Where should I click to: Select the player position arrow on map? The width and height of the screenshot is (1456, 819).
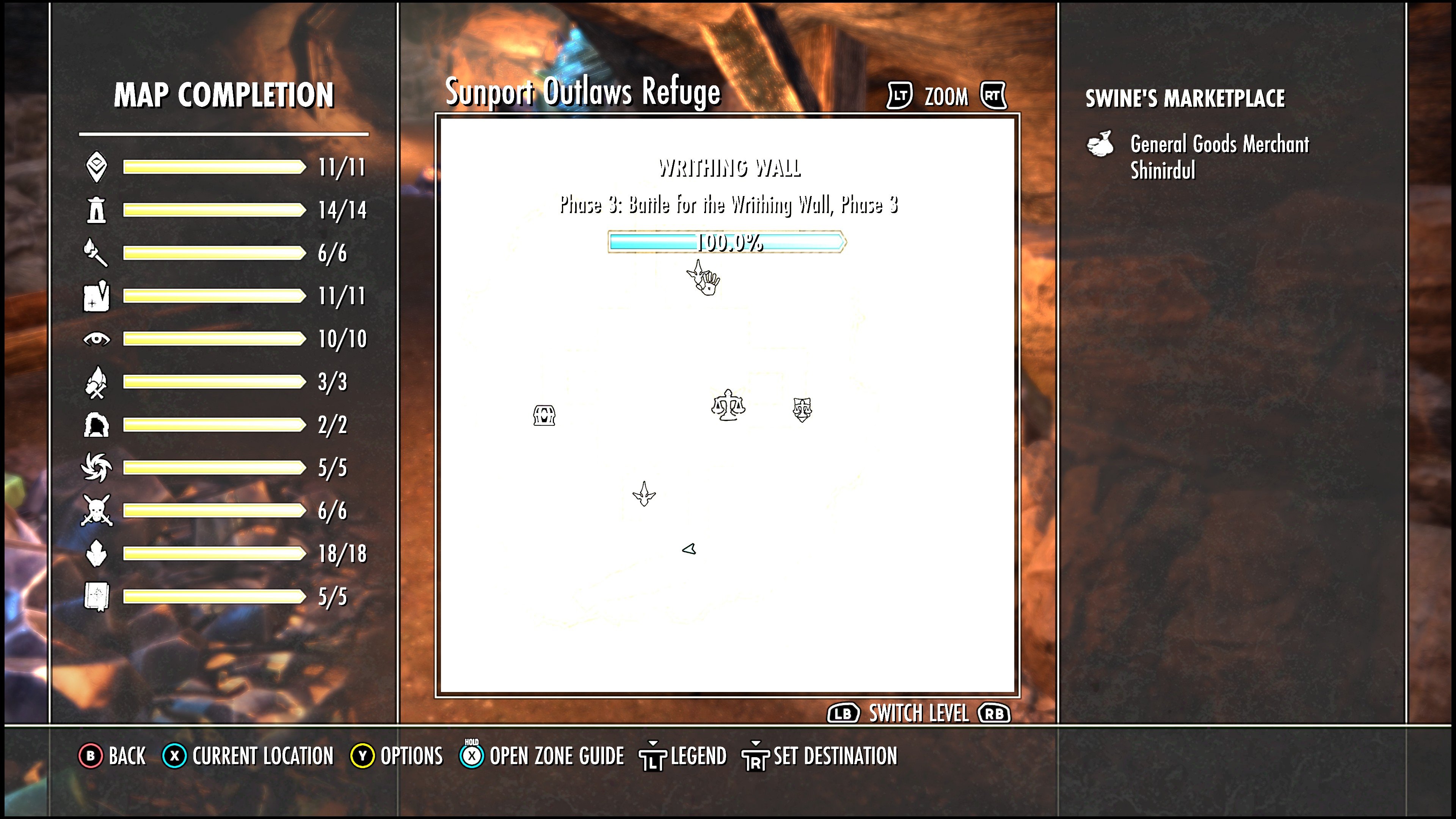(x=689, y=549)
